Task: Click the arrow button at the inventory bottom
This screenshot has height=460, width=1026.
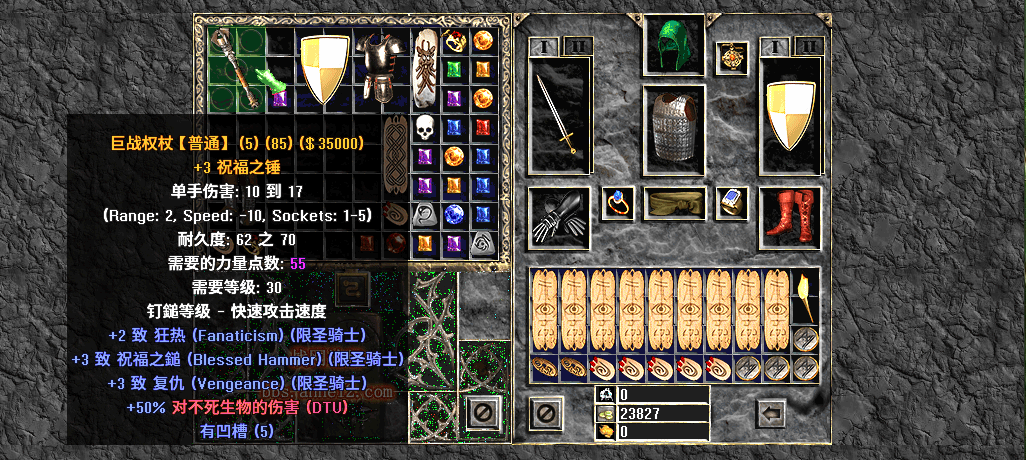Action: coord(769,411)
